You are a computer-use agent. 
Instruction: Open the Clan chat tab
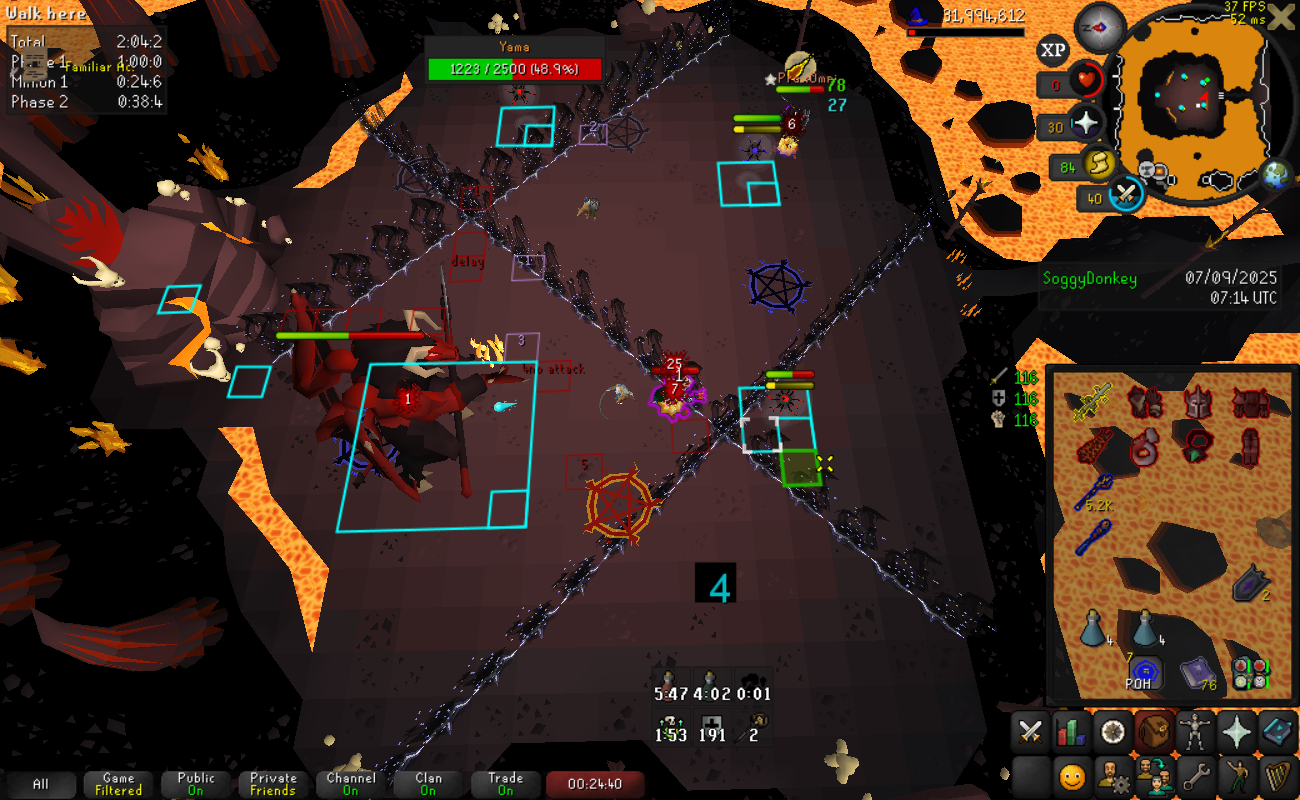tap(428, 784)
